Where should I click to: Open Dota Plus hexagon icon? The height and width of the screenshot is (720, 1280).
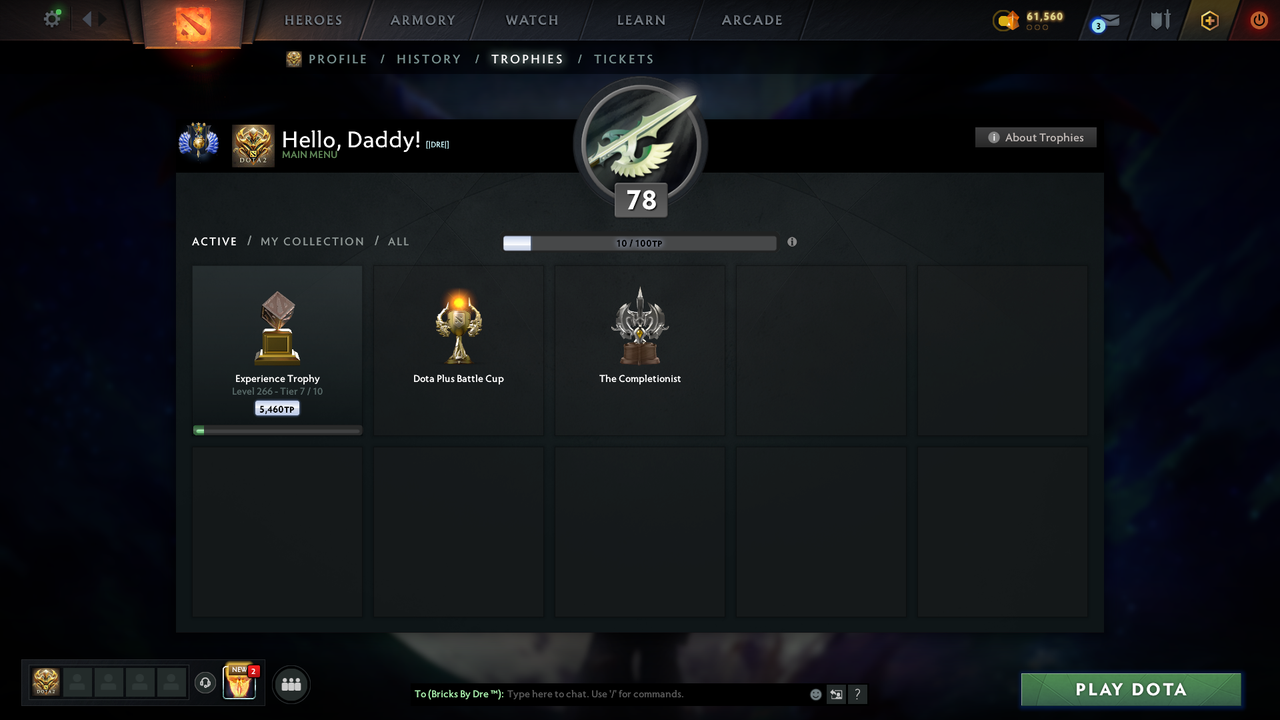pyautogui.click(x=1209, y=20)
